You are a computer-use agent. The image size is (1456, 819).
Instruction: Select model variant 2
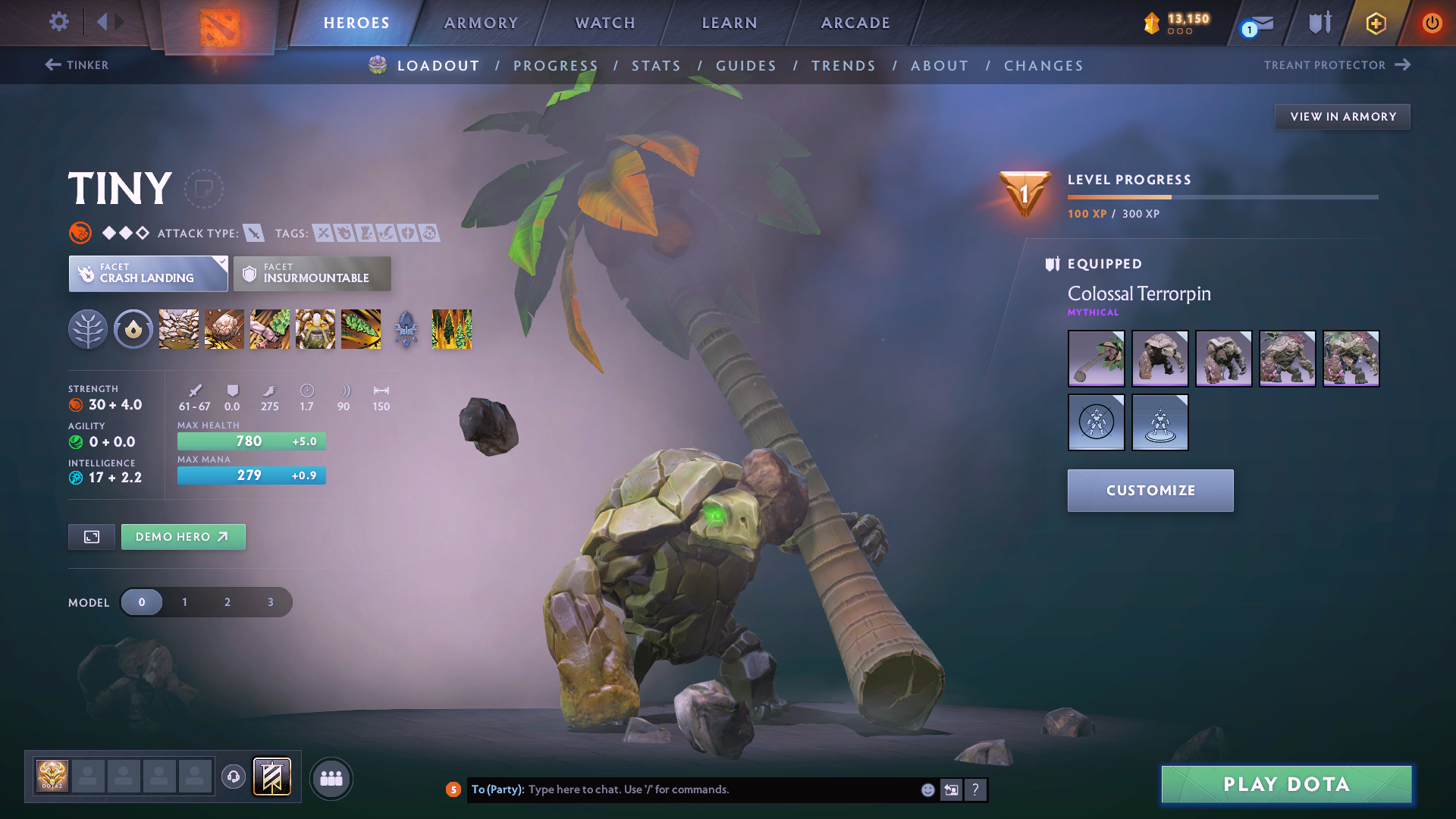coord(227,601)
